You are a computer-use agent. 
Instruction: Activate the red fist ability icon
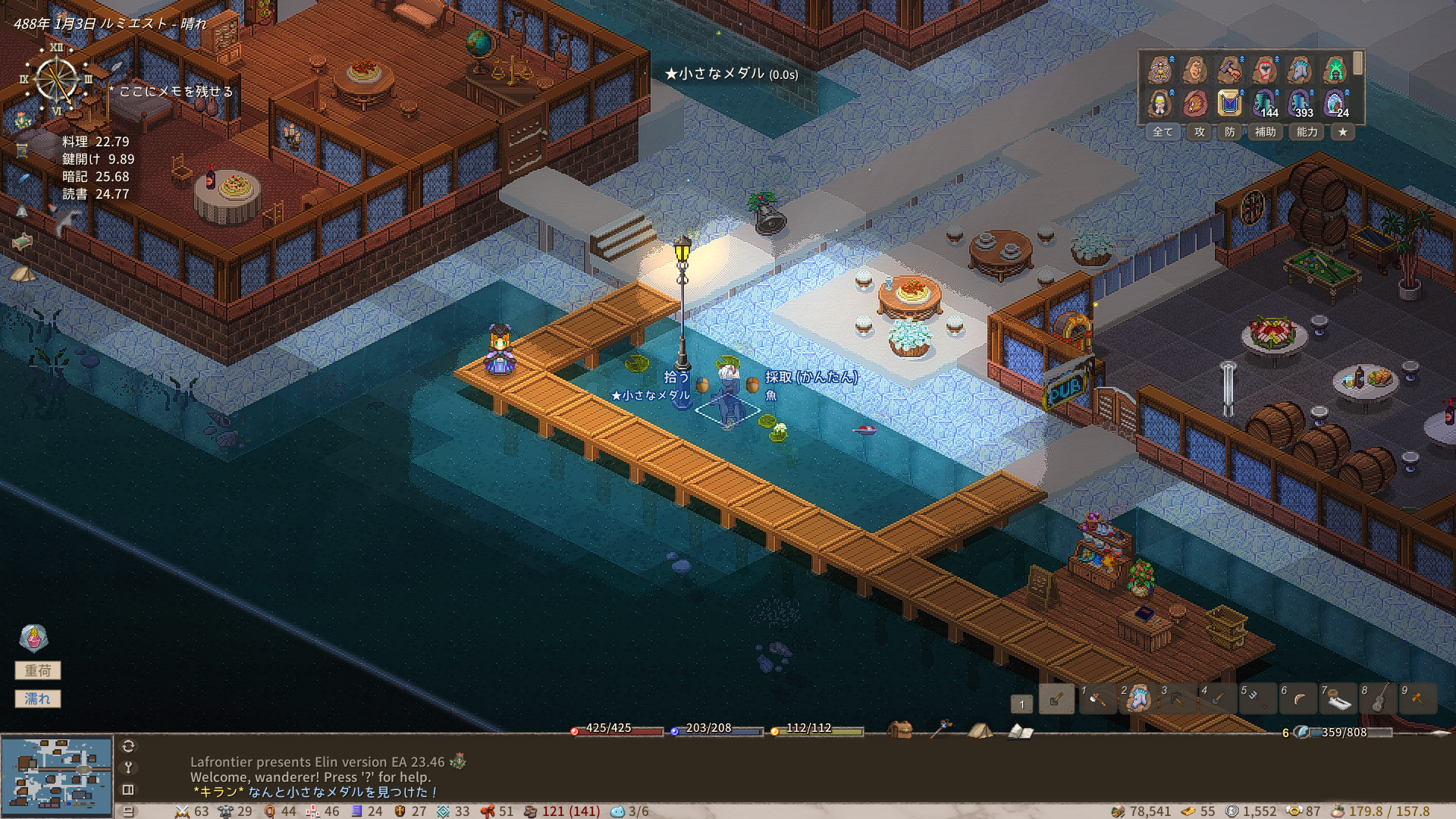[x=1265, y=70]
